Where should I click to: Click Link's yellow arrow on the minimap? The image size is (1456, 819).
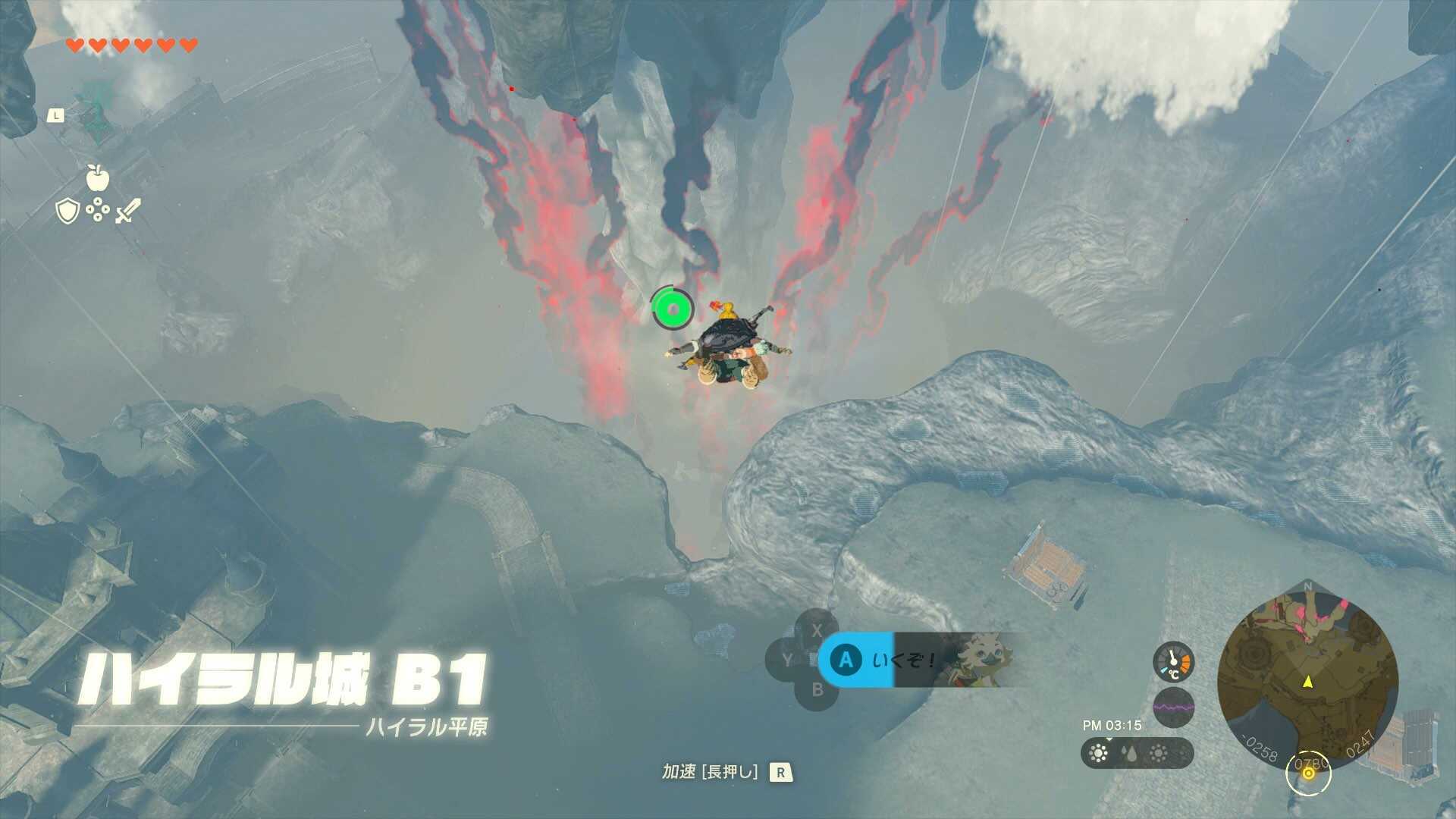[x=1308, y=682]
